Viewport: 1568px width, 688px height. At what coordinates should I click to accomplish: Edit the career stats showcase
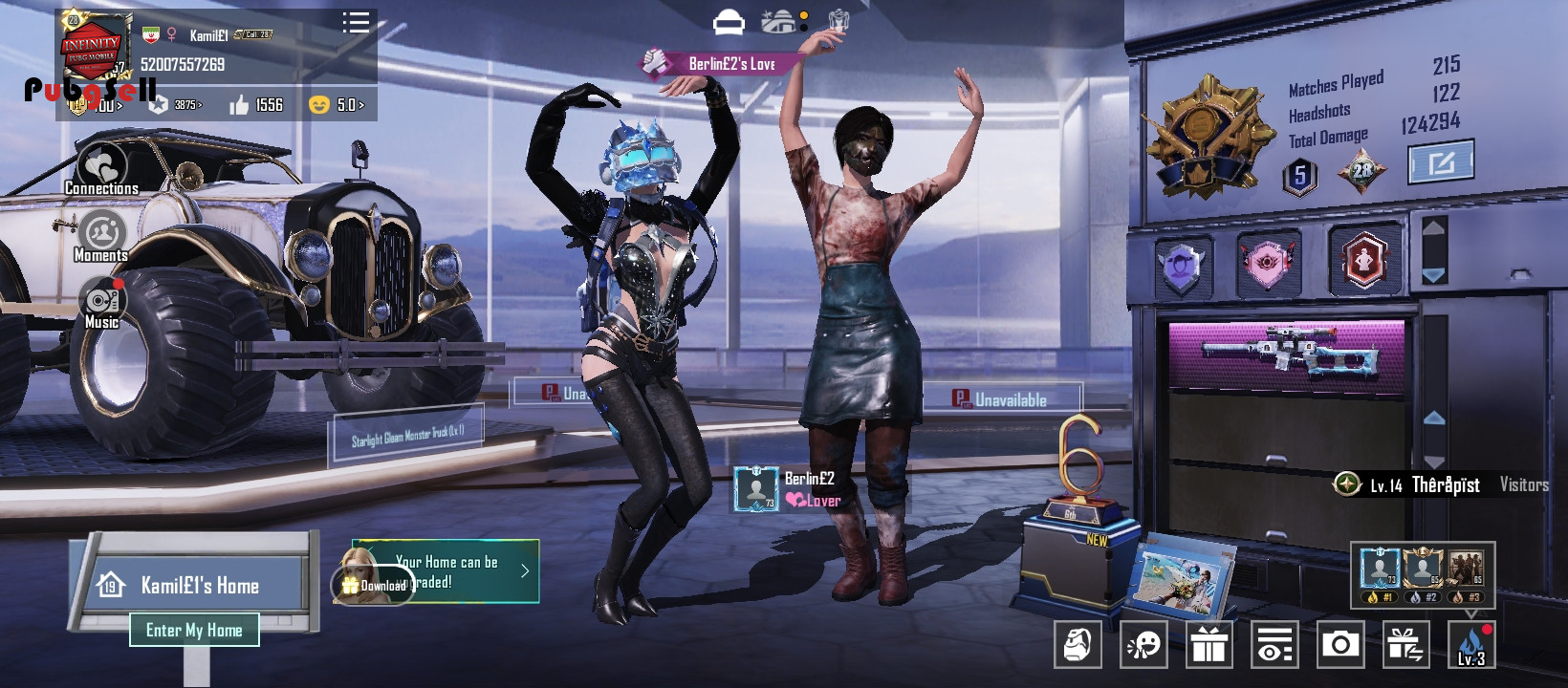[1441, 162]
